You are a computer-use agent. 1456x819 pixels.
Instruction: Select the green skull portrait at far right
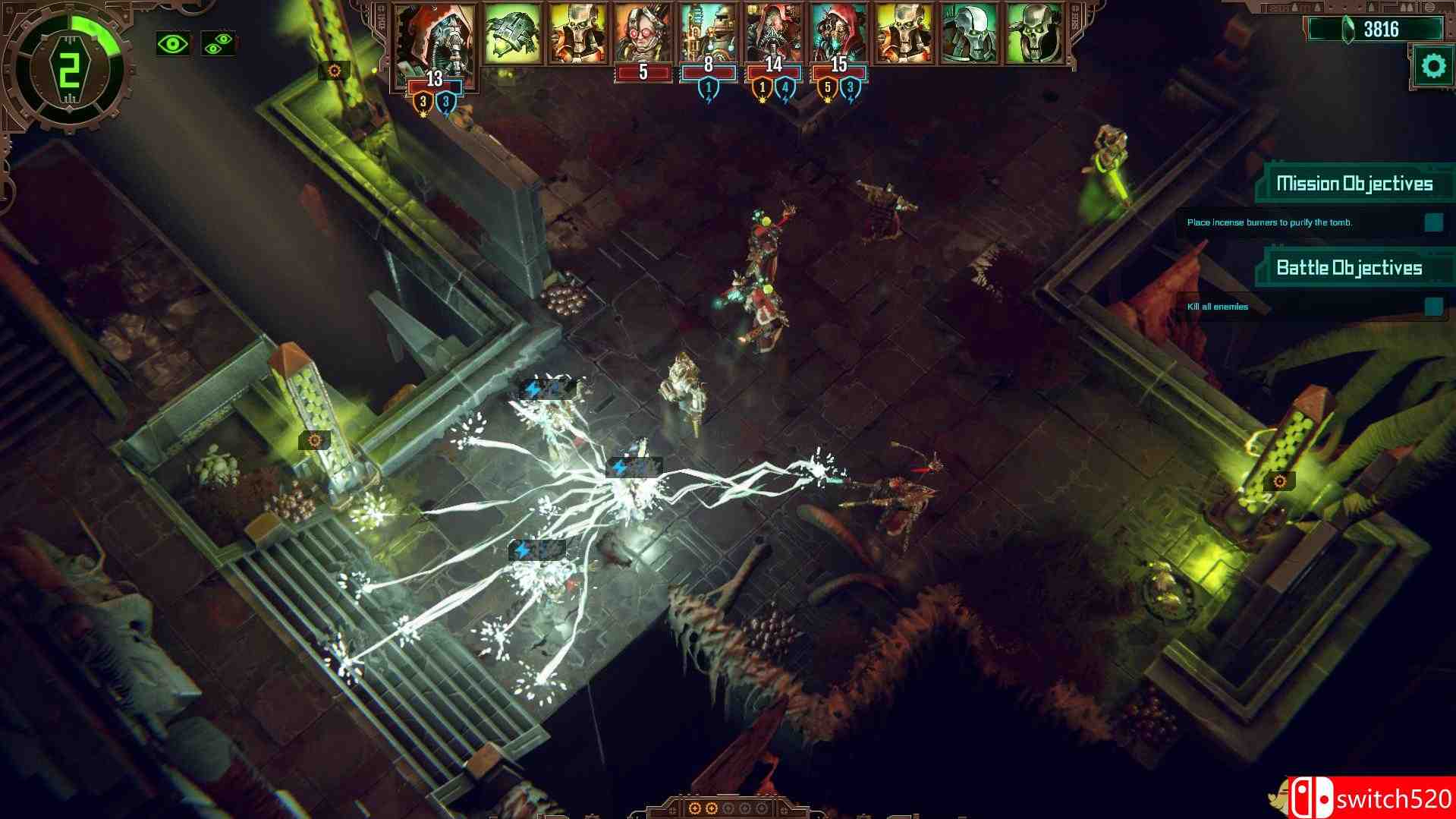click(x=1035, y=32)
